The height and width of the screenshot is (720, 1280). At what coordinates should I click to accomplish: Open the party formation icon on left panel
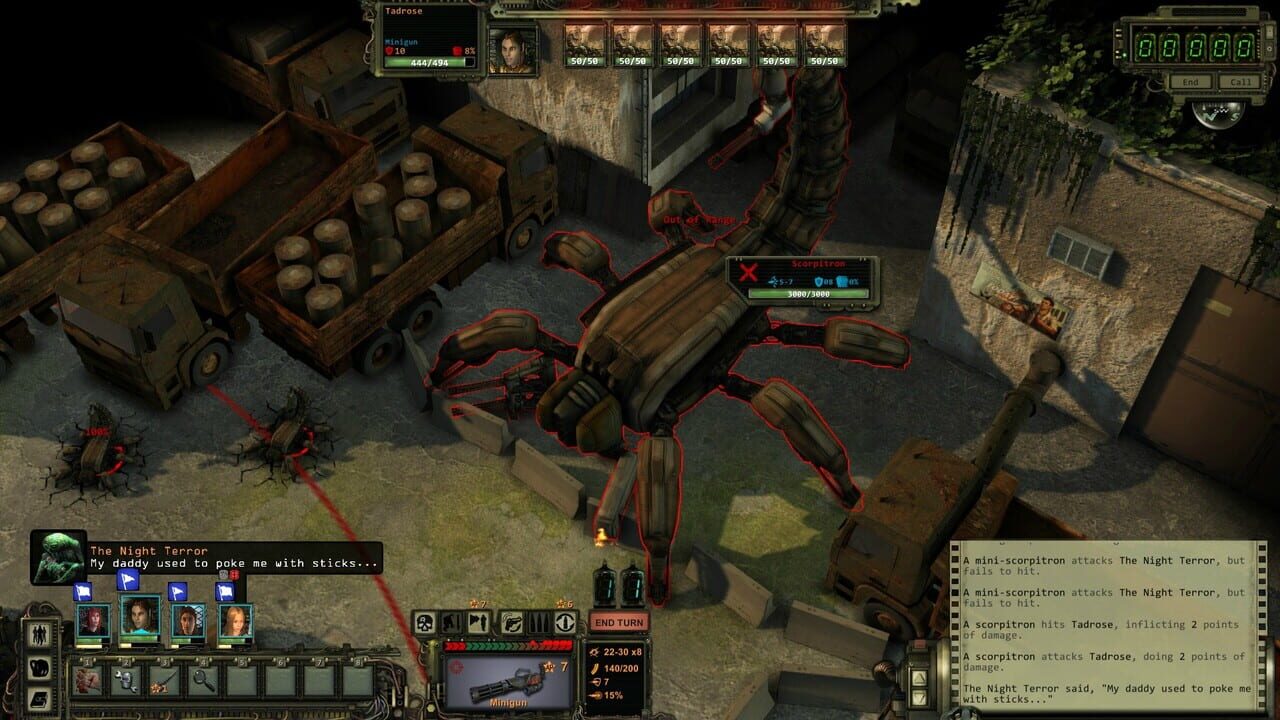click(39, 635)
